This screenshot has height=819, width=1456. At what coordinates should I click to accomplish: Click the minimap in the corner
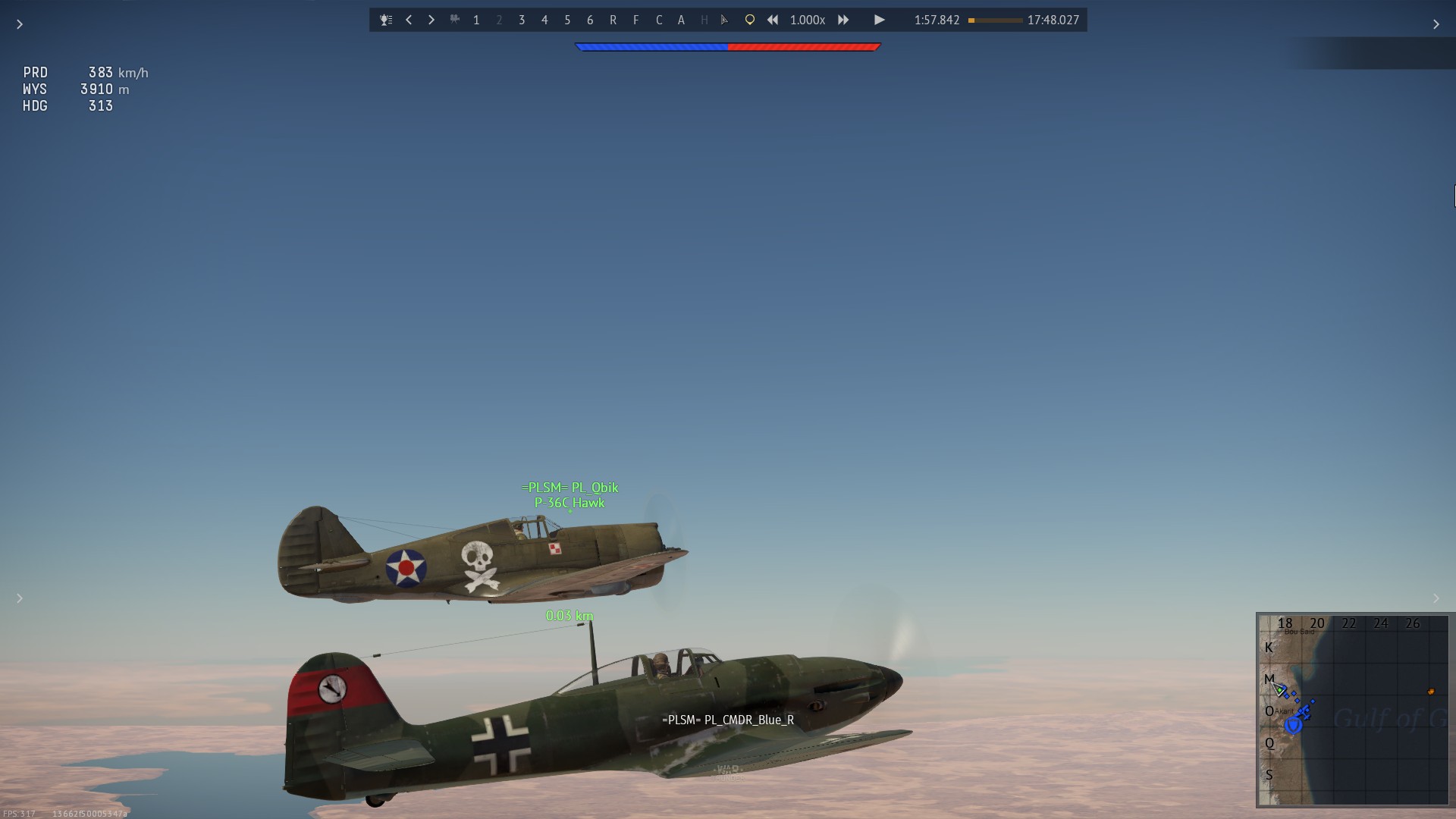[1353, 710]
